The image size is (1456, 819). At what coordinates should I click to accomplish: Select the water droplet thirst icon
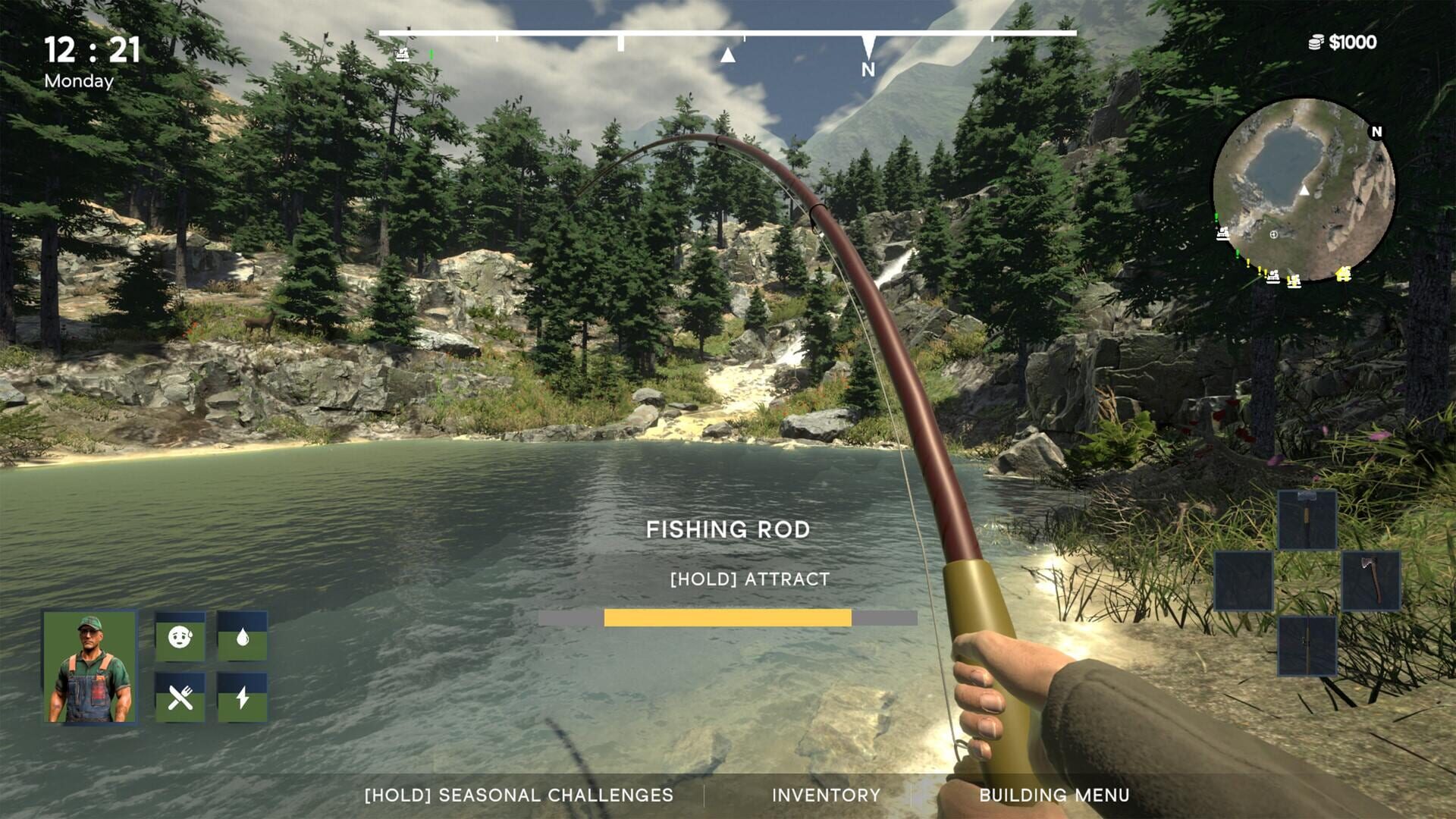point(243,639)
